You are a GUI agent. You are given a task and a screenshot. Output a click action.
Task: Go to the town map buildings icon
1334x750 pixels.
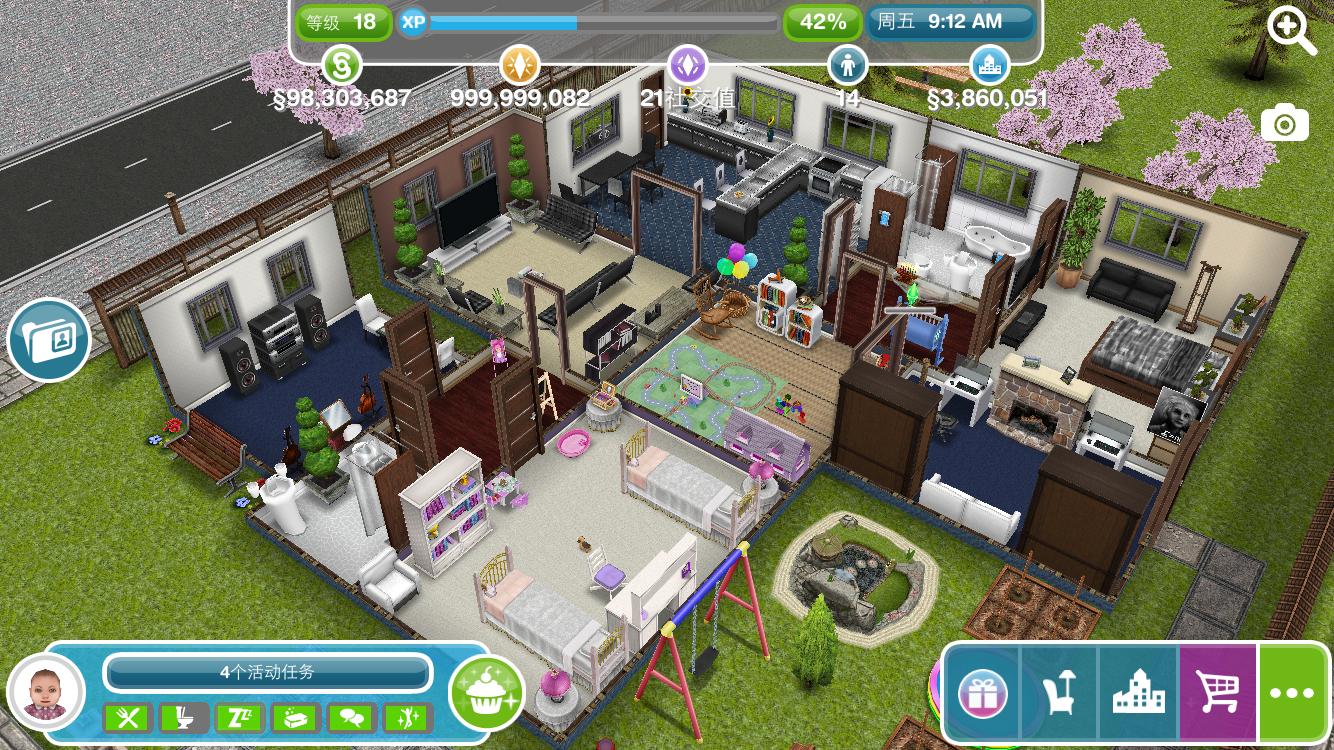point(1138,693)
